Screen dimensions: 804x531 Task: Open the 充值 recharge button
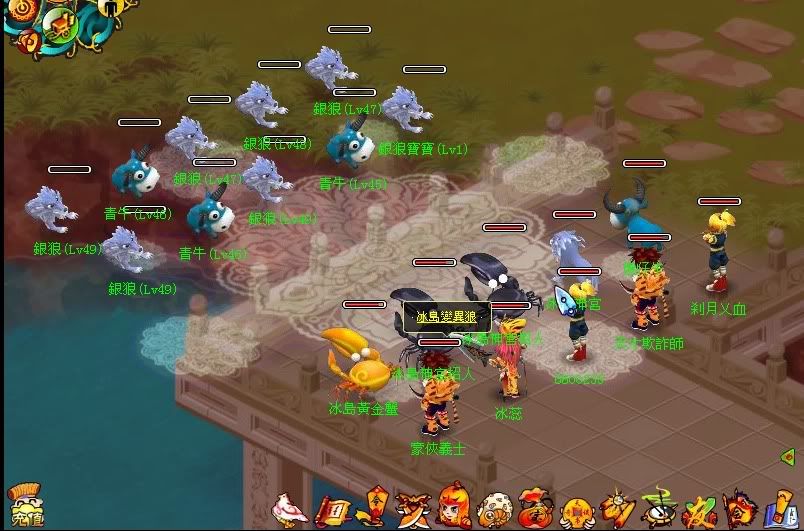(27, 507)
